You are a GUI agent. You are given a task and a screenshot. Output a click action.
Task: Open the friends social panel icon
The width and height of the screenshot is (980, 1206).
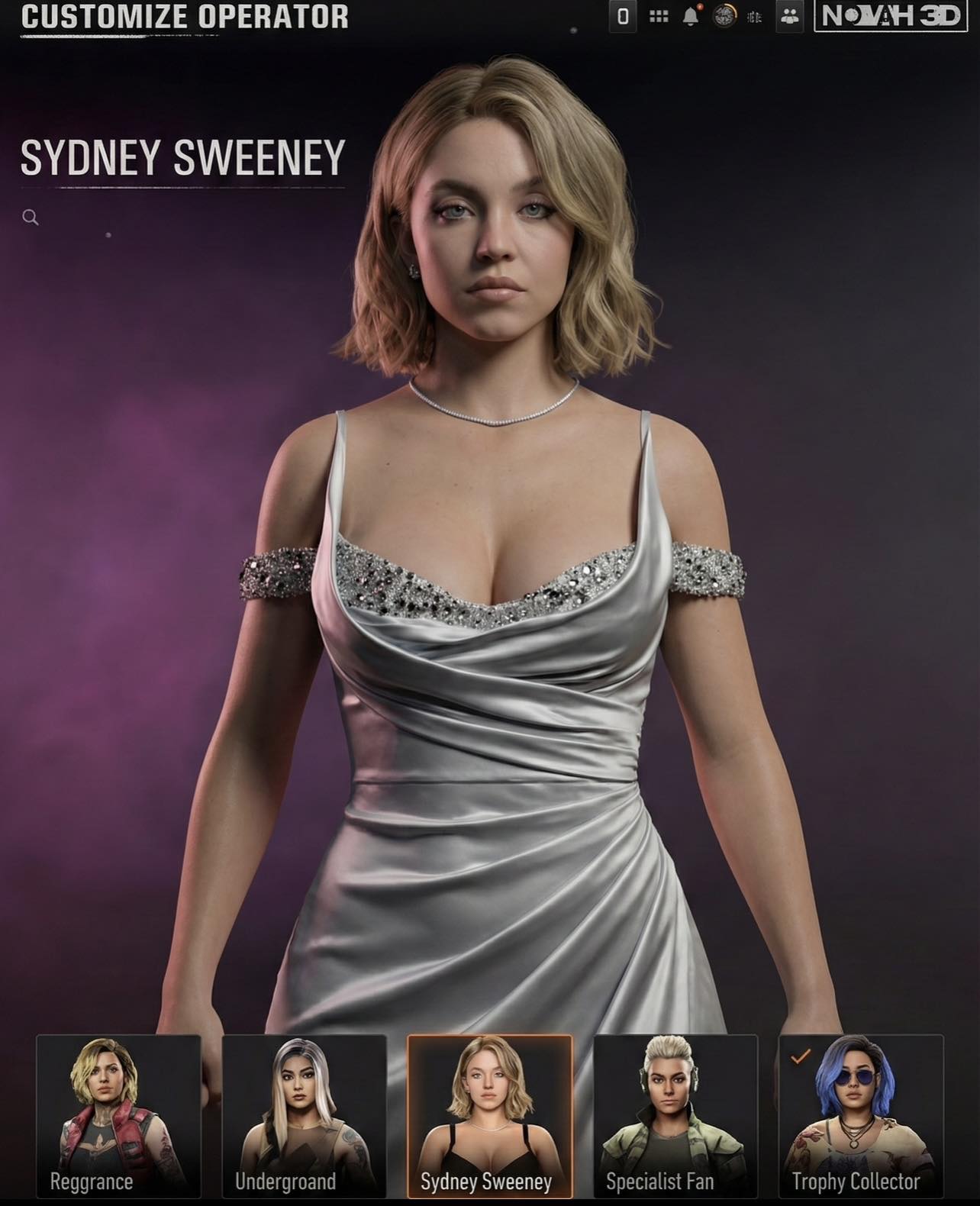789,16
